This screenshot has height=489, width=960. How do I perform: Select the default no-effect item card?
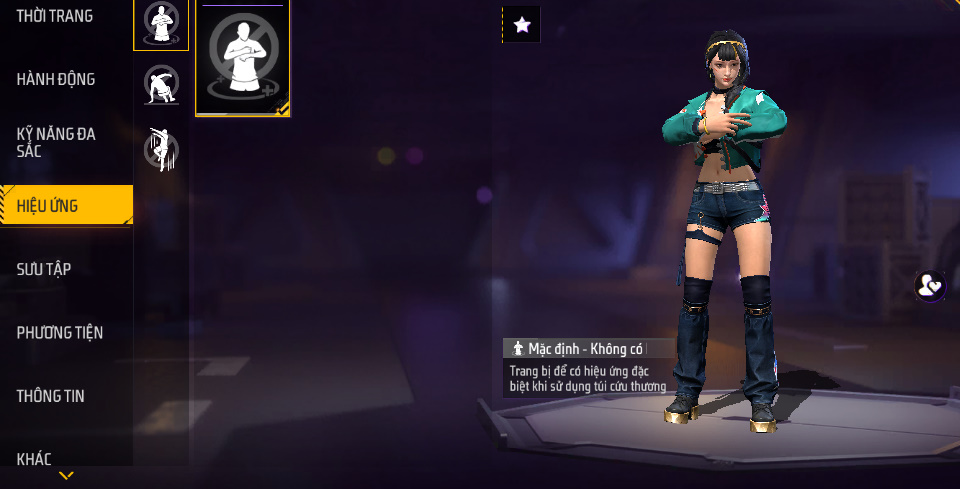pos(243,58)
